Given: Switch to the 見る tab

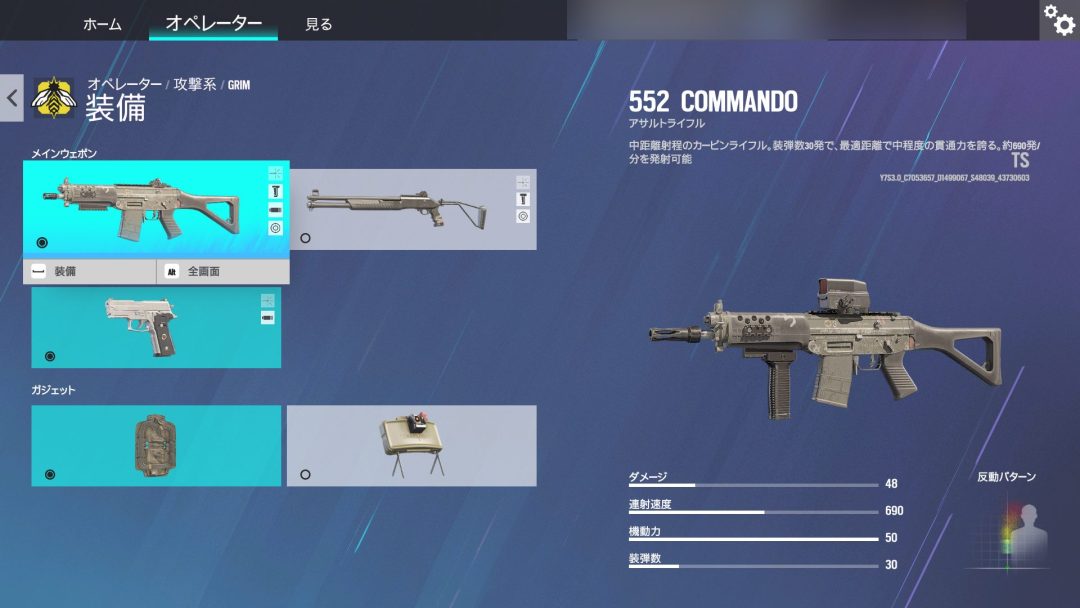Looking at the screenshot, I should (x=319, y=24).
